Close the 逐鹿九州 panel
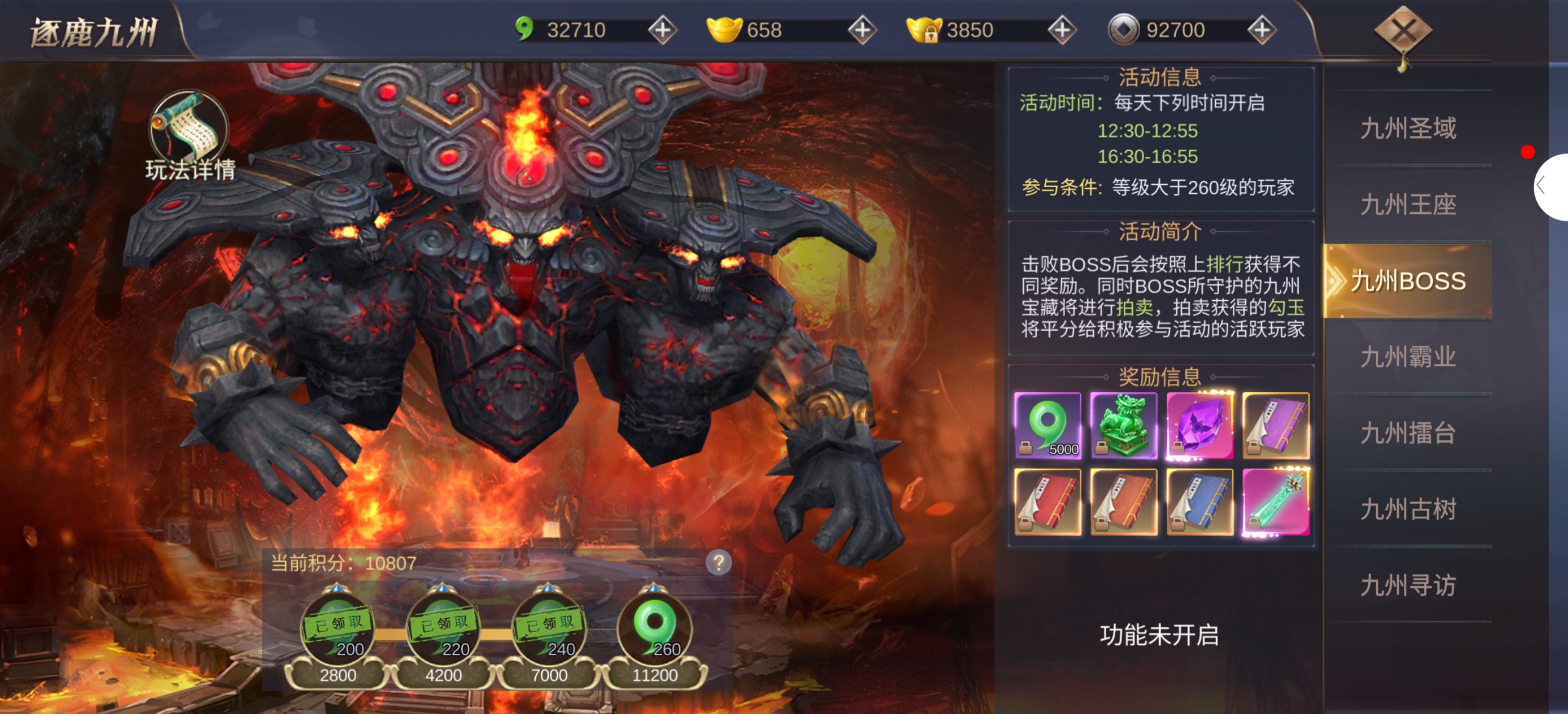The image size is (1568, 714). click(x=1403, y=31)
